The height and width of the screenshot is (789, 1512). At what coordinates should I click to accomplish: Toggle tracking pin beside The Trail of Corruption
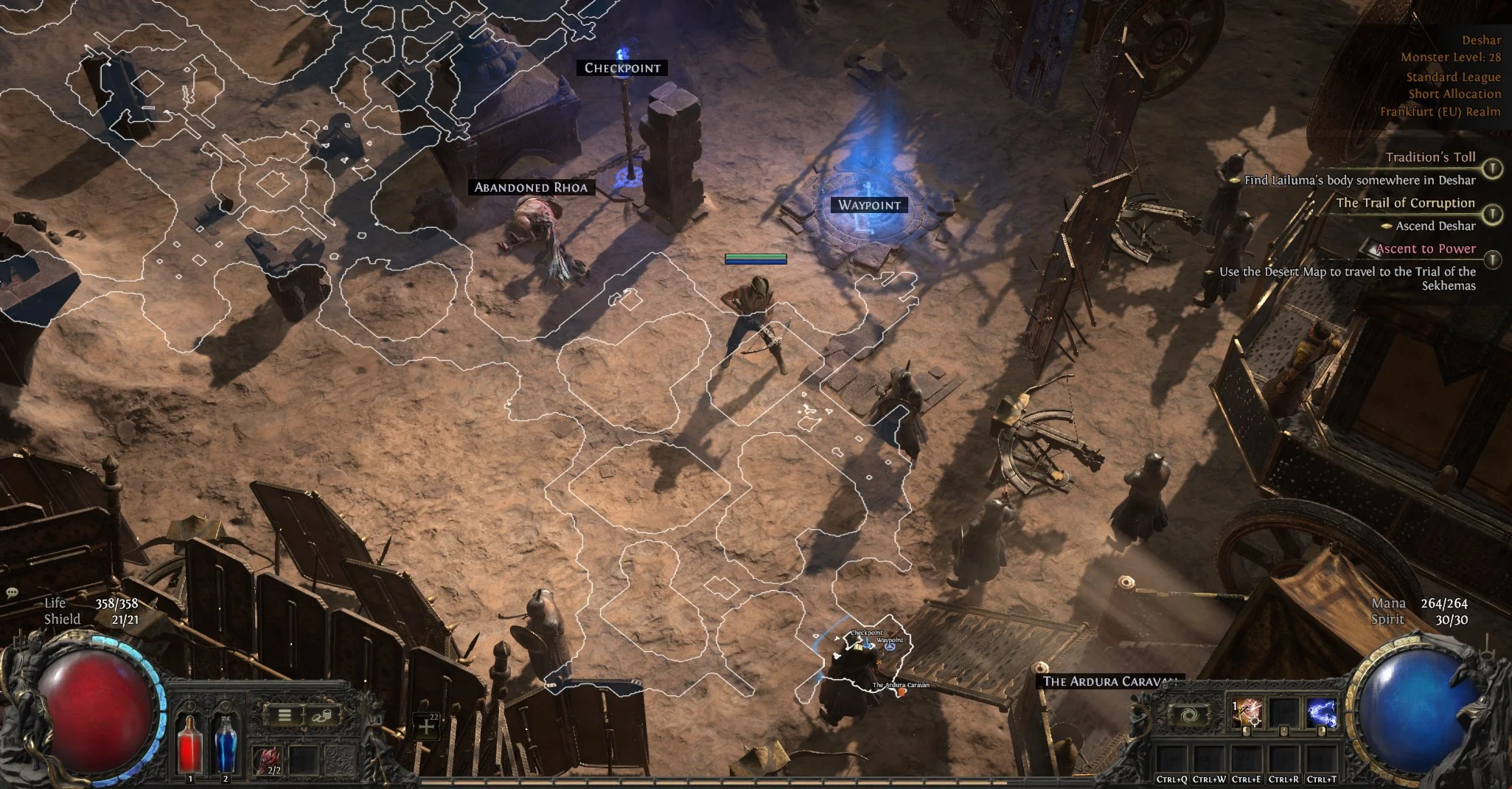coord(1492,215)
